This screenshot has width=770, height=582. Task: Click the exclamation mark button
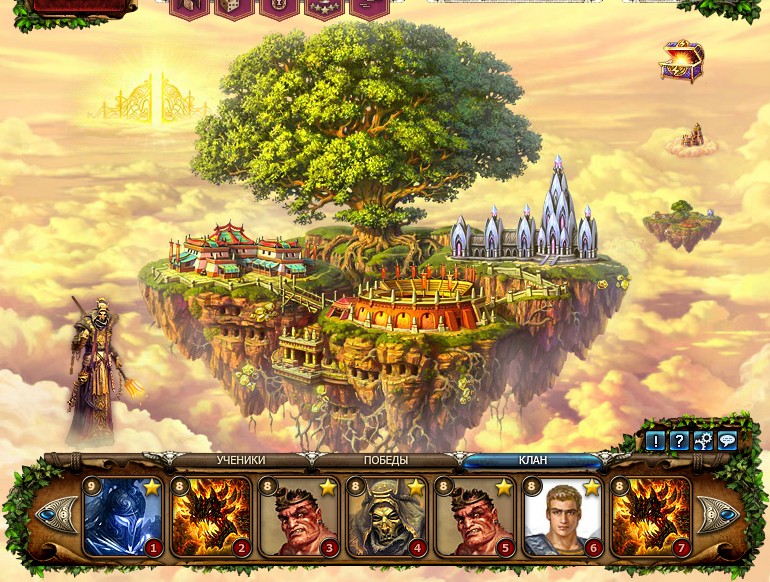coord(655,441)
